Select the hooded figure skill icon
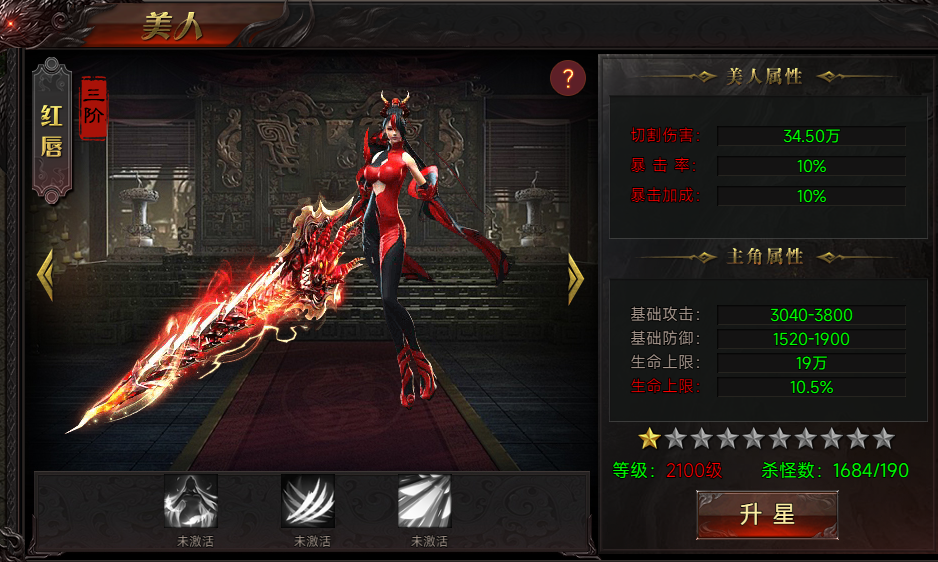The height and width of the screenshot is (562, 938). [x=191, y=501]
